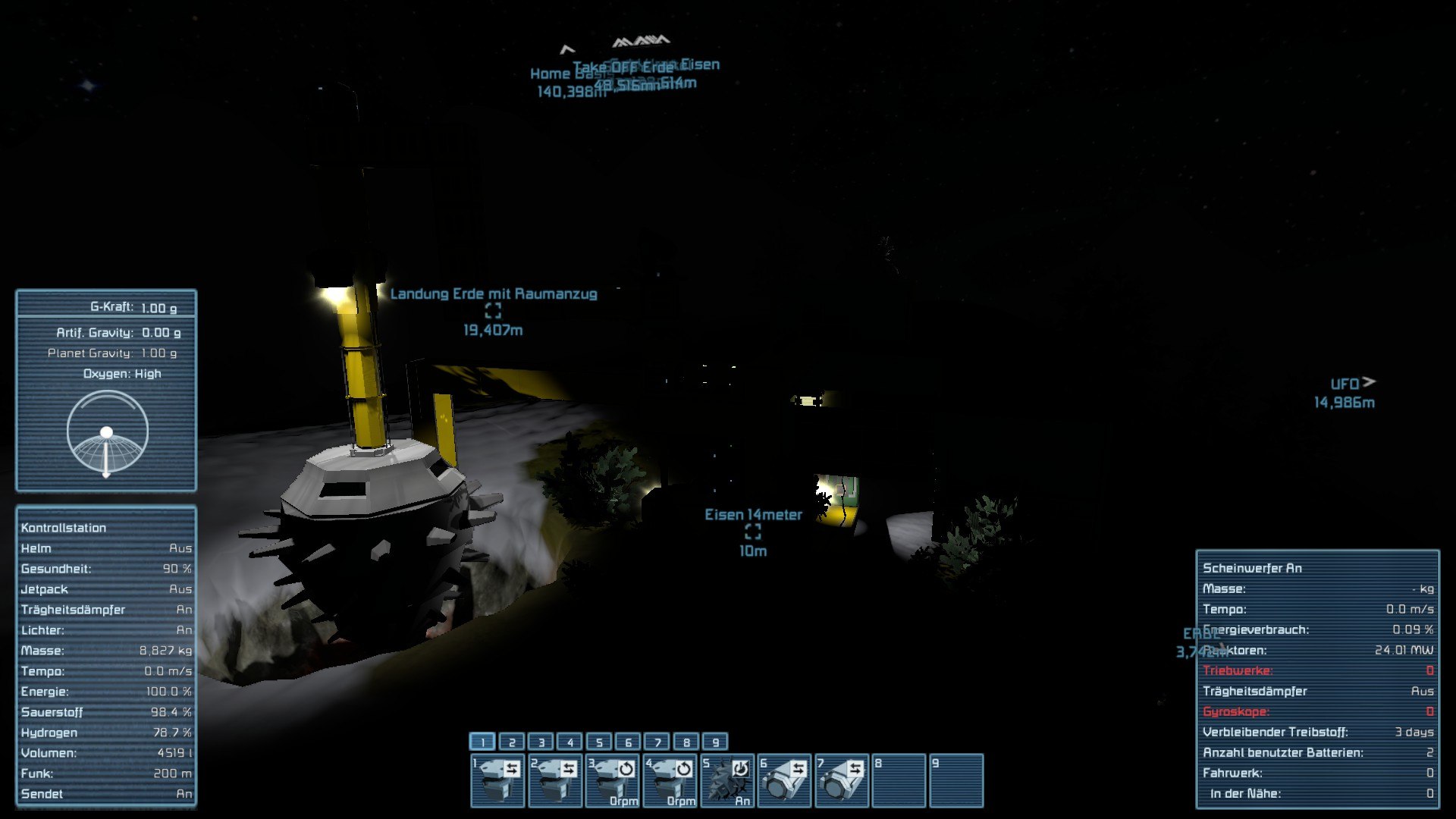Switch to hotbar page 3
This screenshot has height=819, width=1456.
pos(541,742)
